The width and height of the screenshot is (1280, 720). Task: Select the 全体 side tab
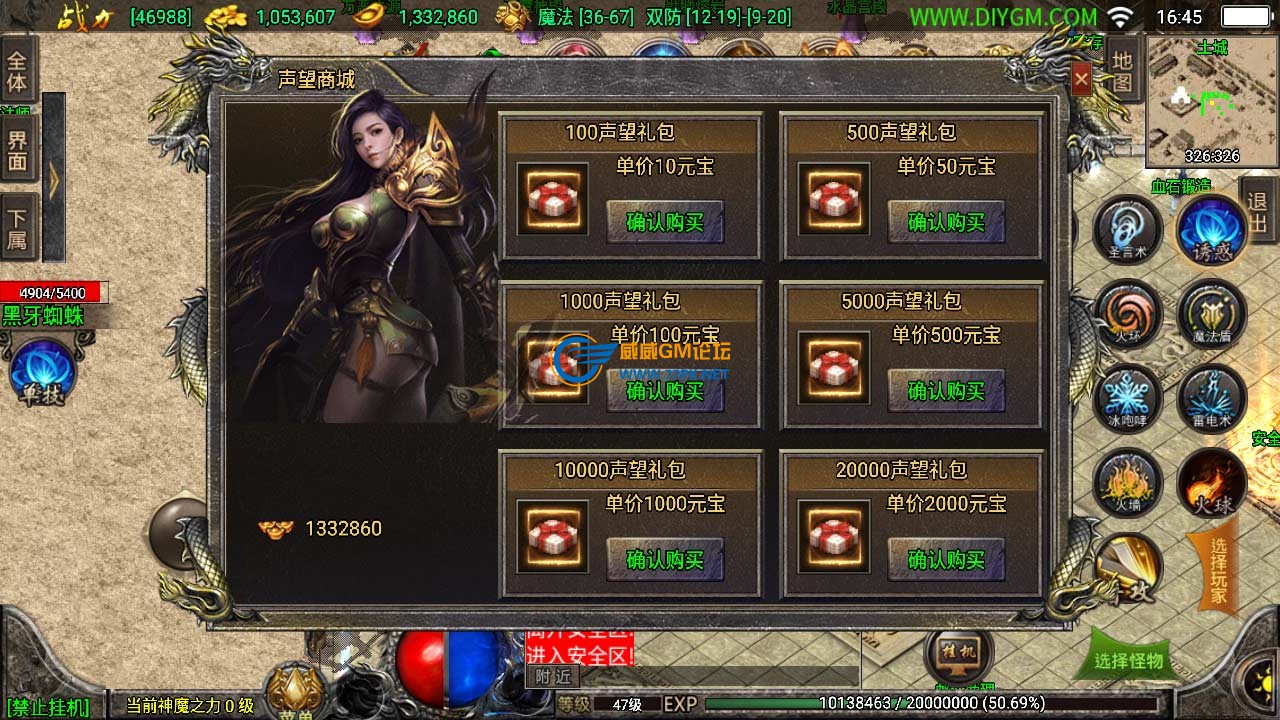pos(18,70)
